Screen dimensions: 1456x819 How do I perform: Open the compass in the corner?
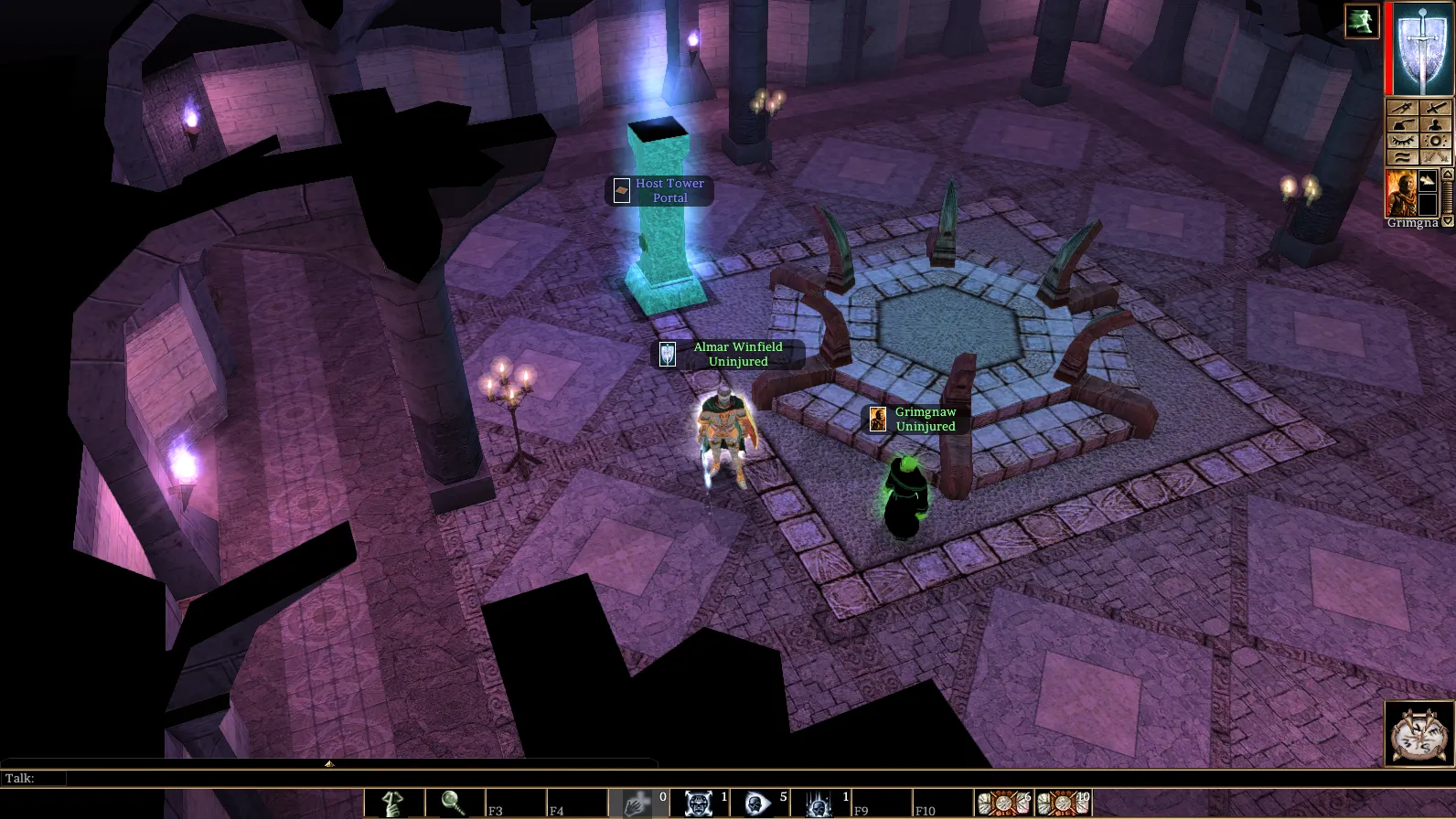click(x=1419, y=733)
